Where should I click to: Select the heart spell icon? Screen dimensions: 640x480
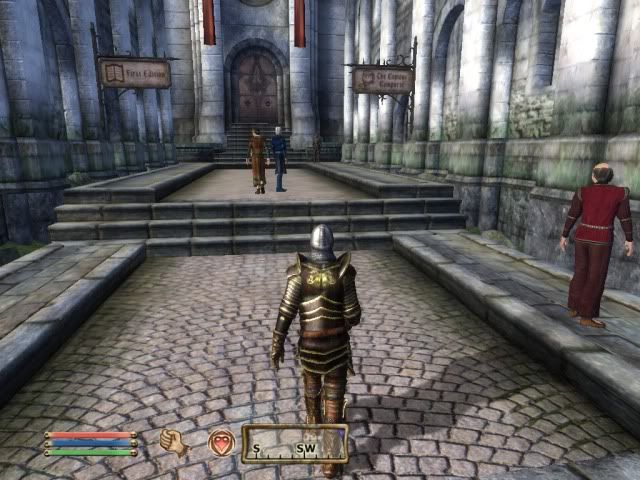[220, 442]
